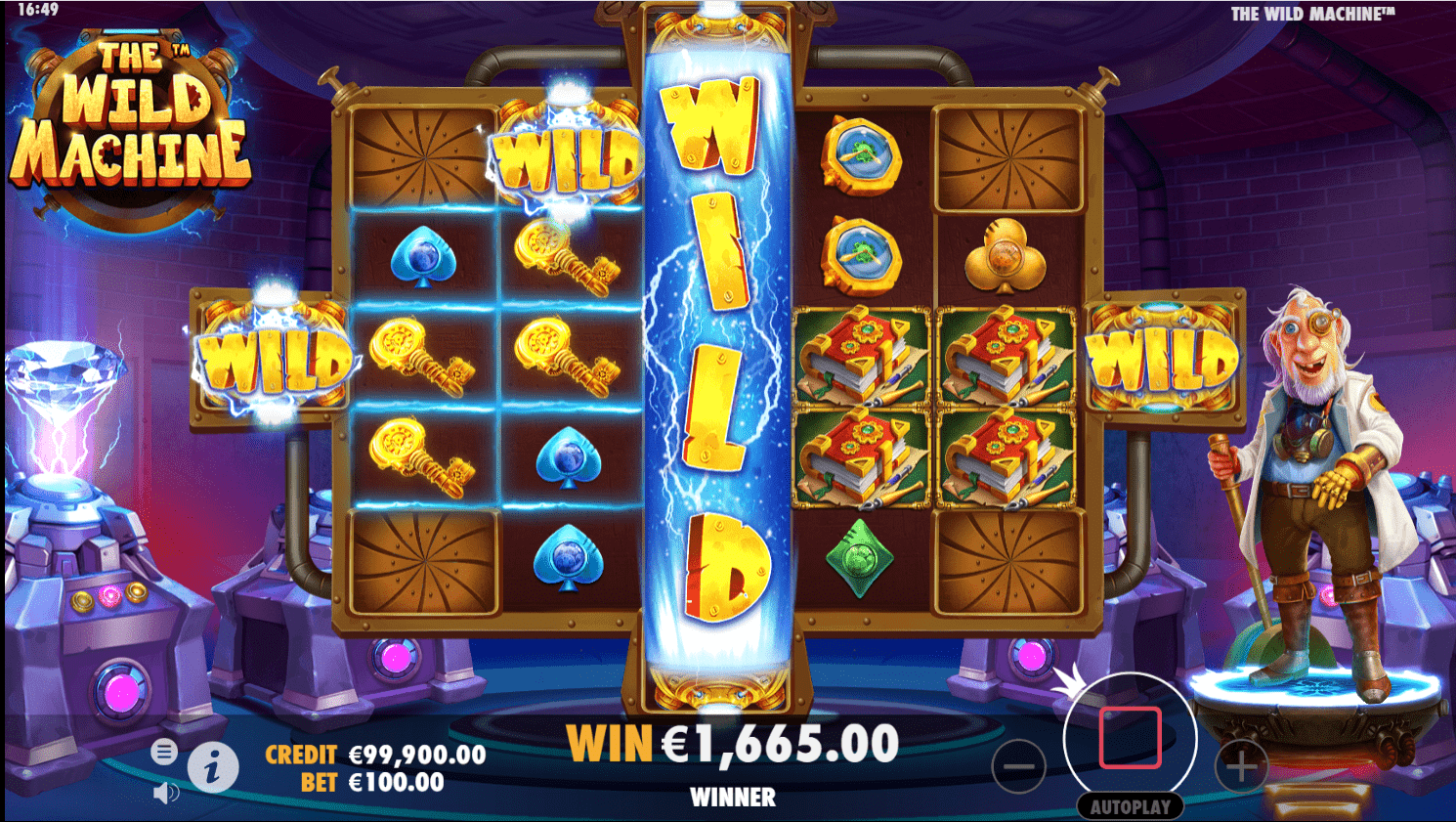
Task: Open the hamburger settings menu
Action: 166,753
